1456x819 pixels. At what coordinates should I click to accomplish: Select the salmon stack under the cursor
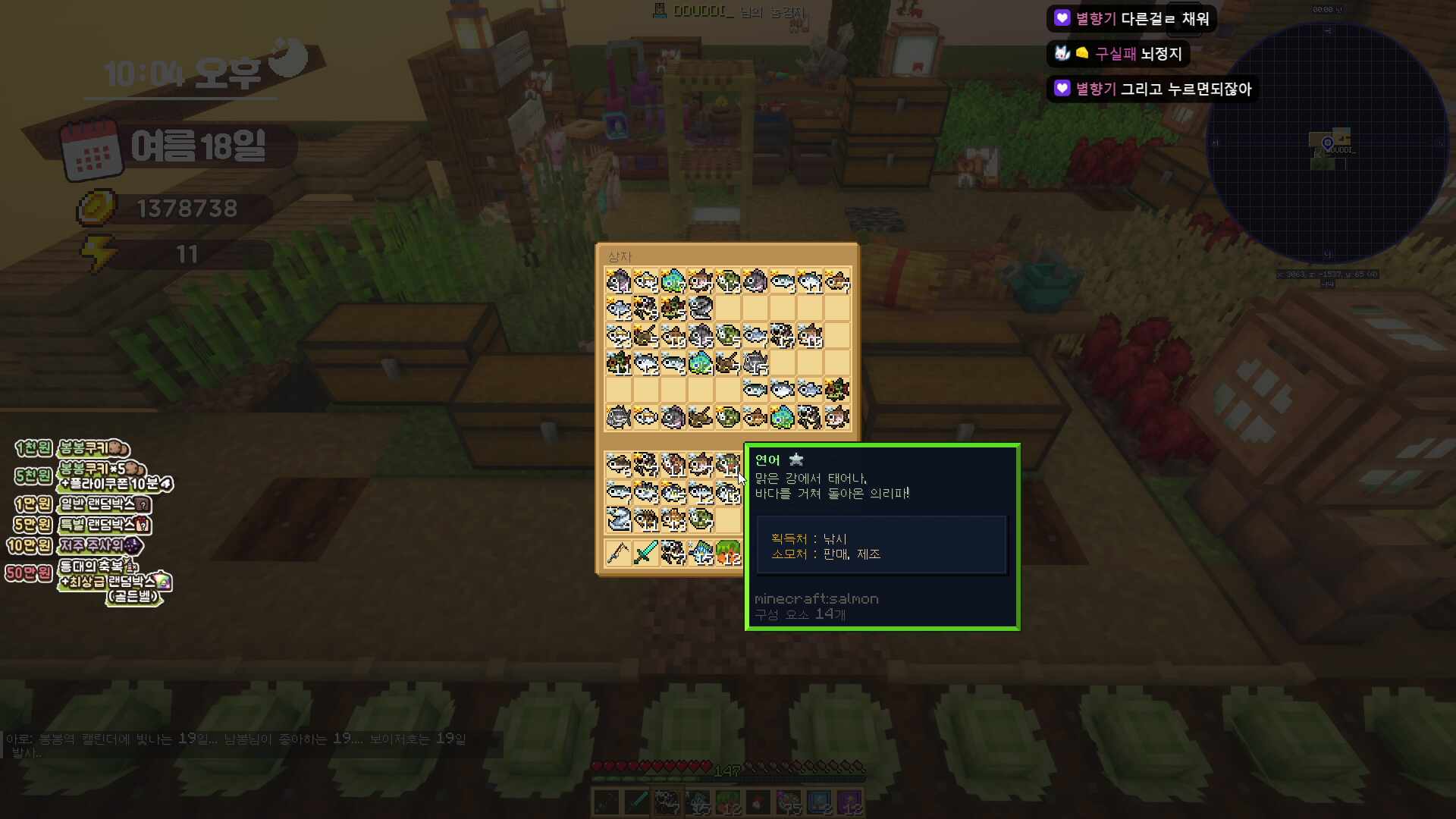click(728, 464)
